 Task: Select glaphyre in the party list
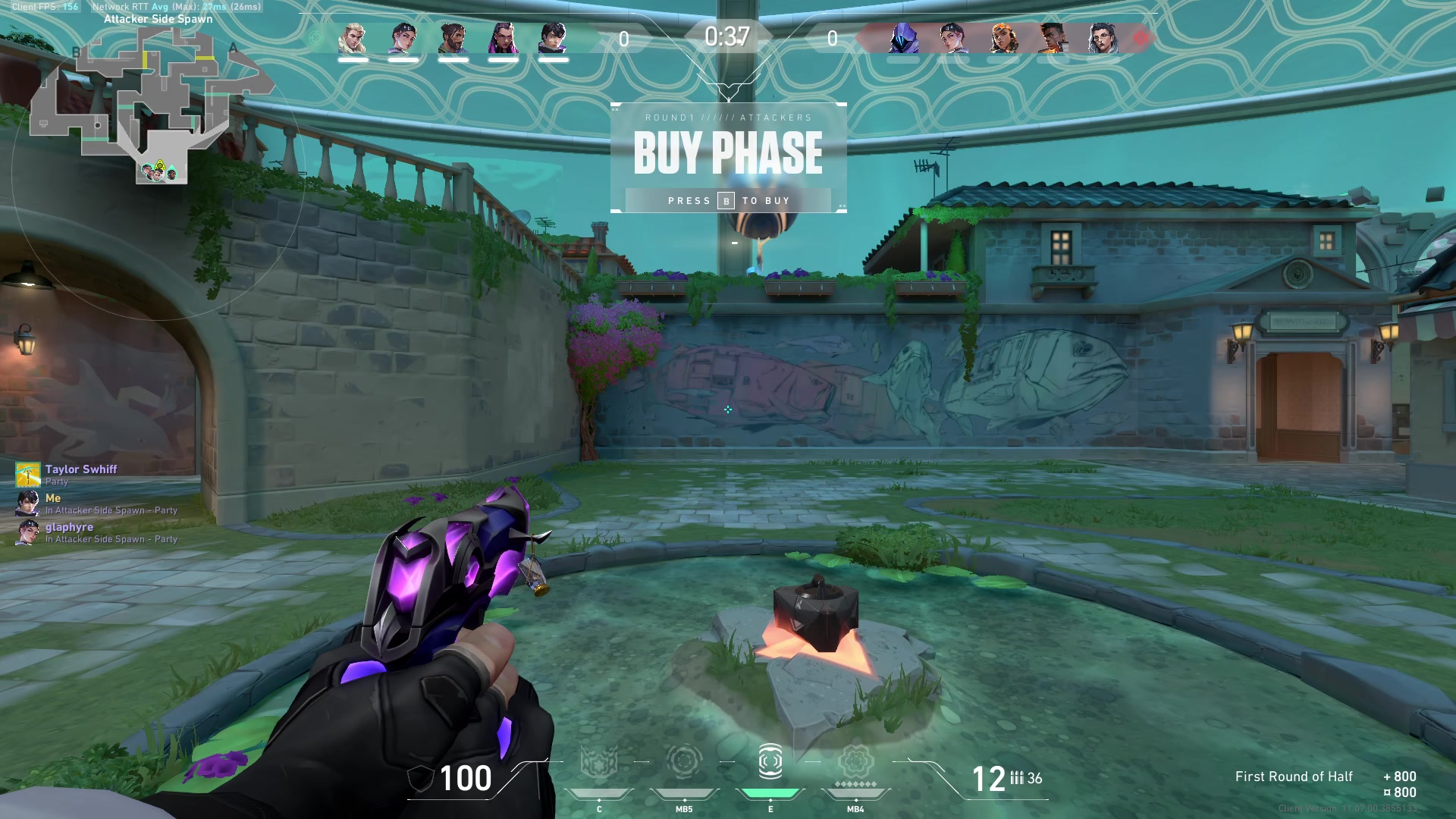point(69,527)
